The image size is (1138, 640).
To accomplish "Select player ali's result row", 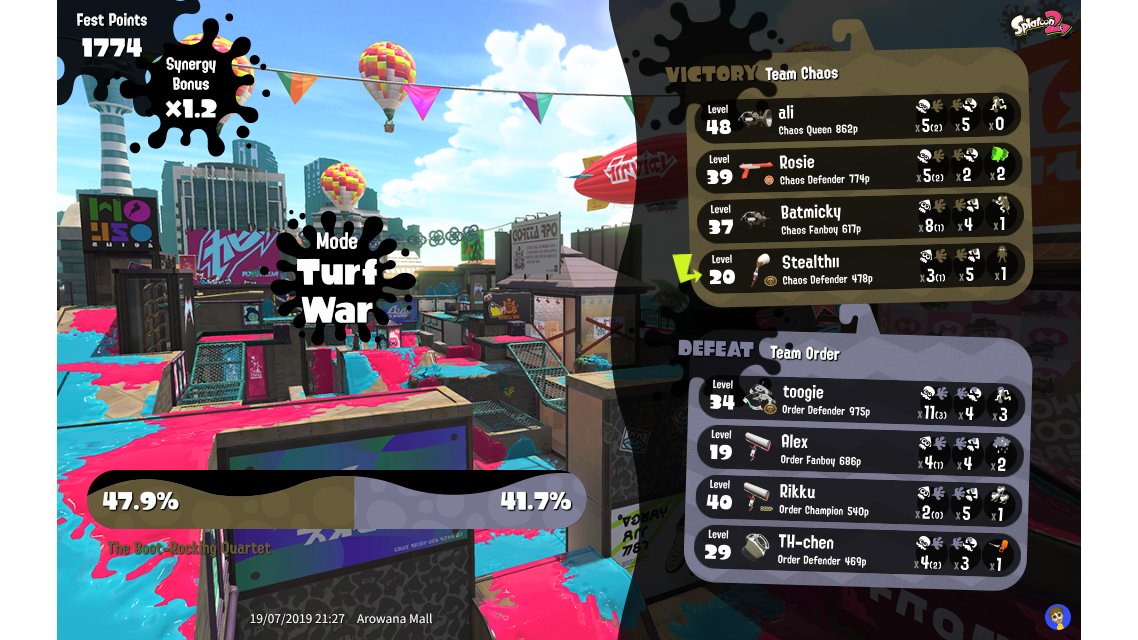I will point(858,118).
